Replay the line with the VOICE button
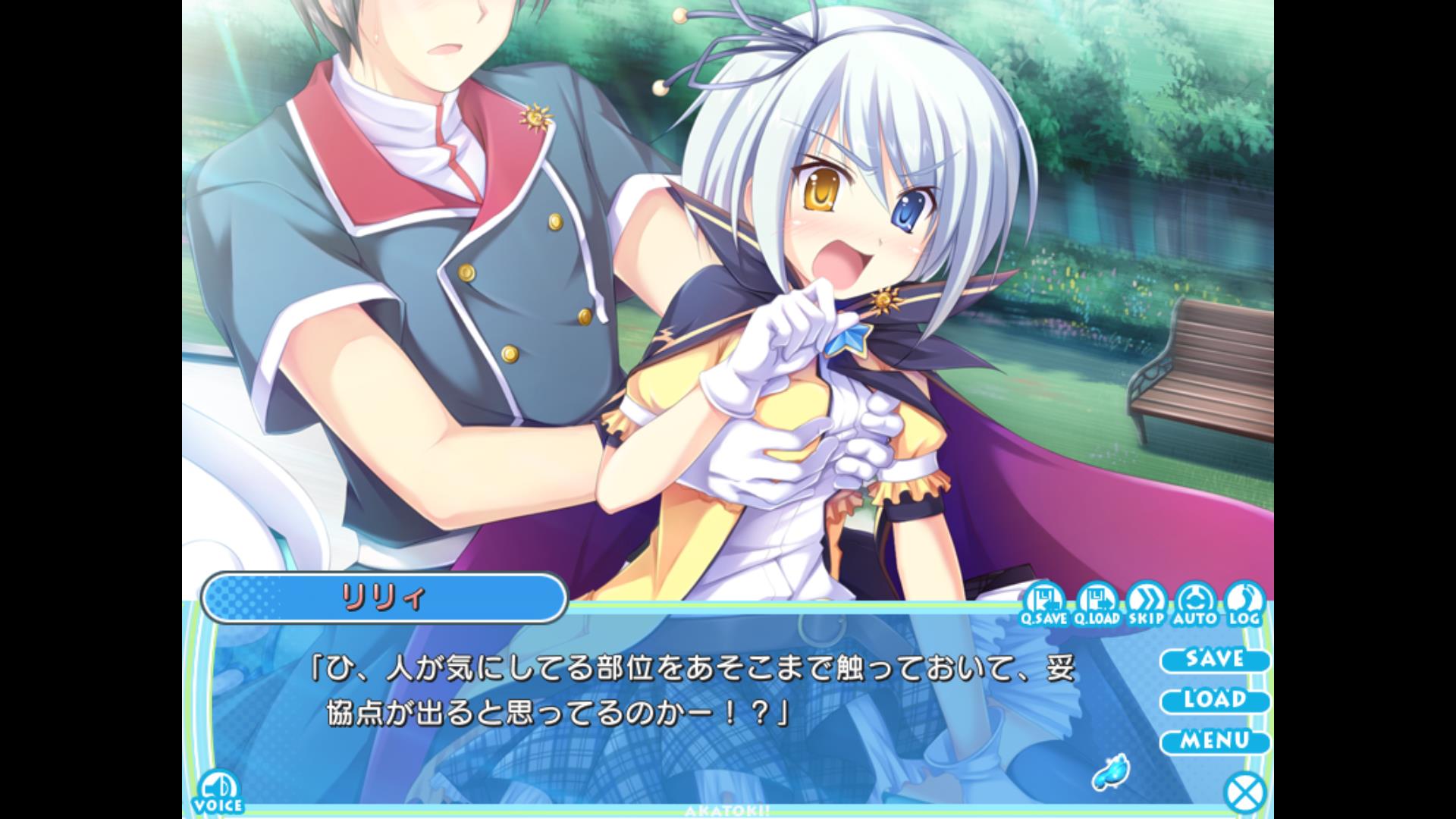The width and height of the screenshot is (1456, 819). pyautogui.click(x=218, y=792)
